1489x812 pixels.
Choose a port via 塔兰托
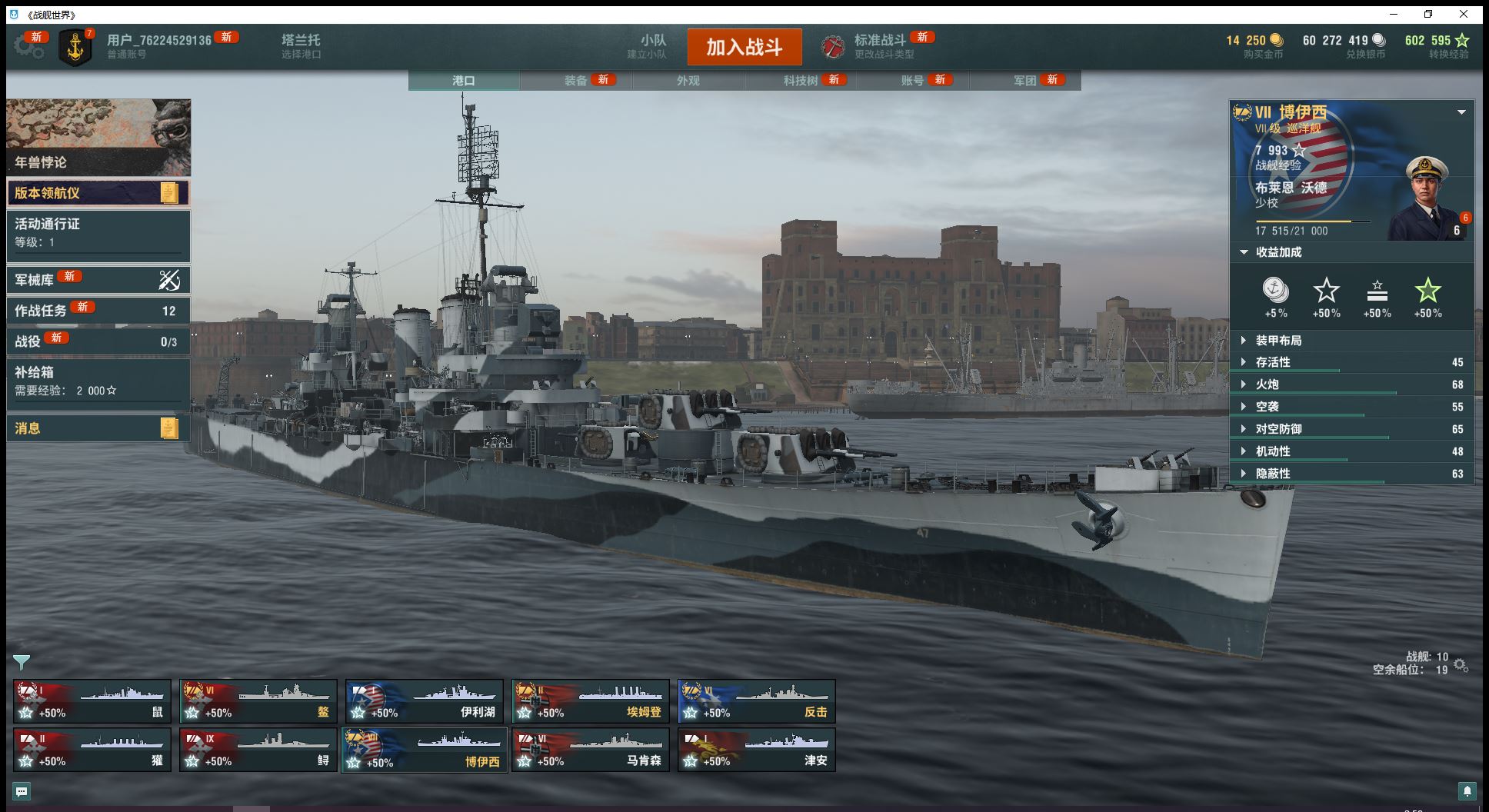pyautogui.click(x=301, y=46)
